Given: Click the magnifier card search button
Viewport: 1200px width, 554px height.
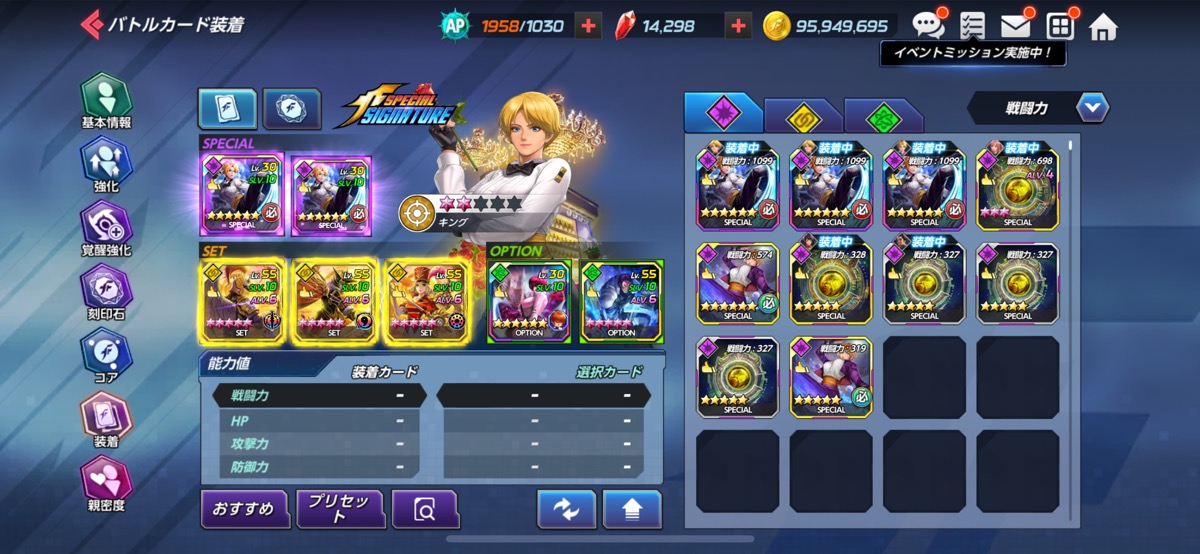Looking at the screenshot, I should click(425, 509).
